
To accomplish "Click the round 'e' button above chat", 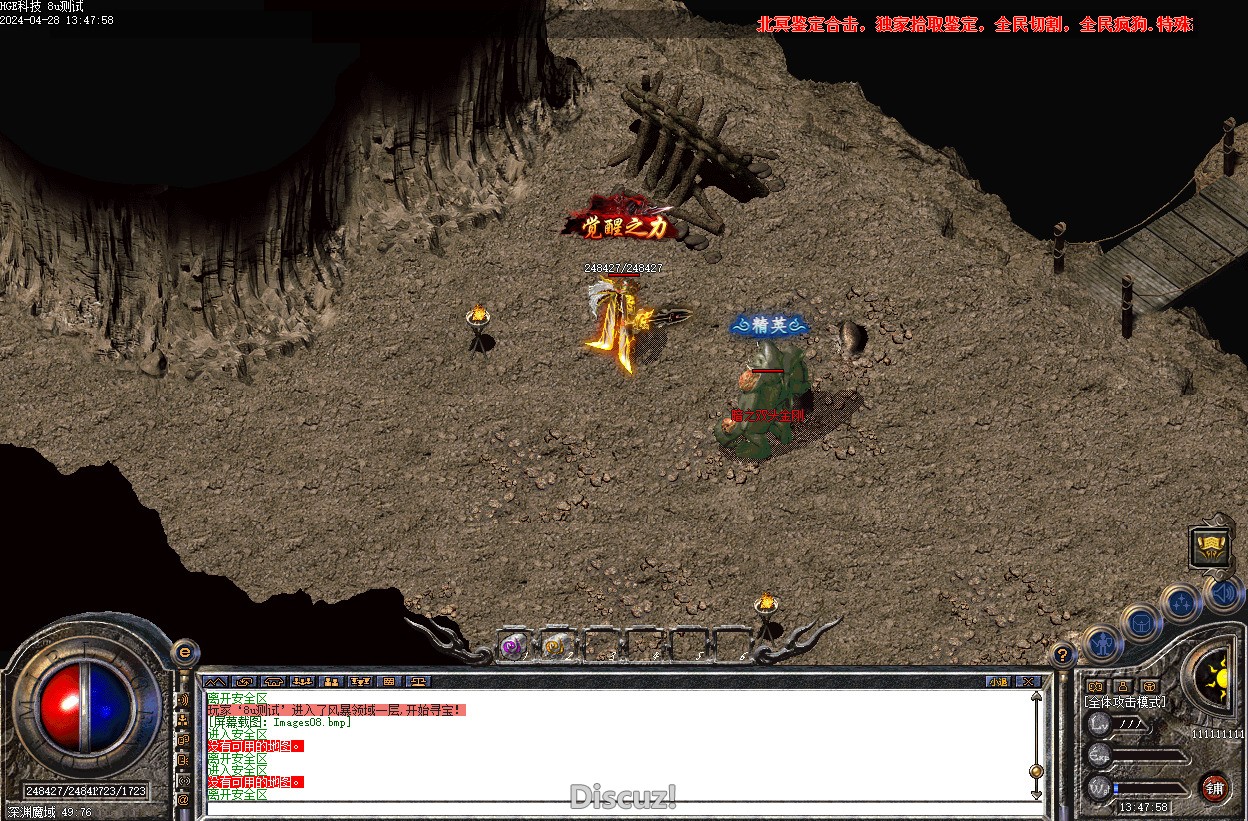I will pos(184,652).
